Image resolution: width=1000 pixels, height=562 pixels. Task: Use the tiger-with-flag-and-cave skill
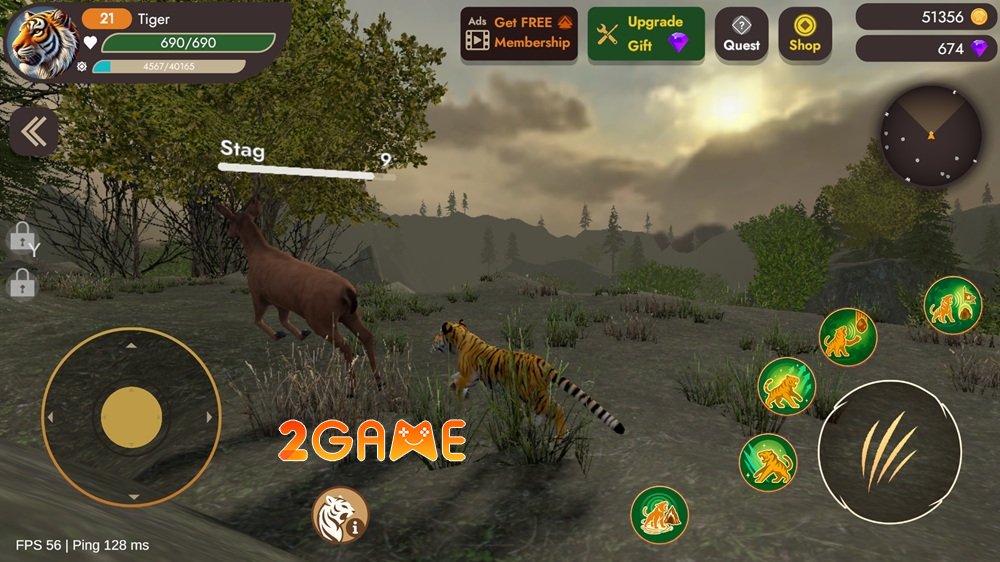point(952,305)
